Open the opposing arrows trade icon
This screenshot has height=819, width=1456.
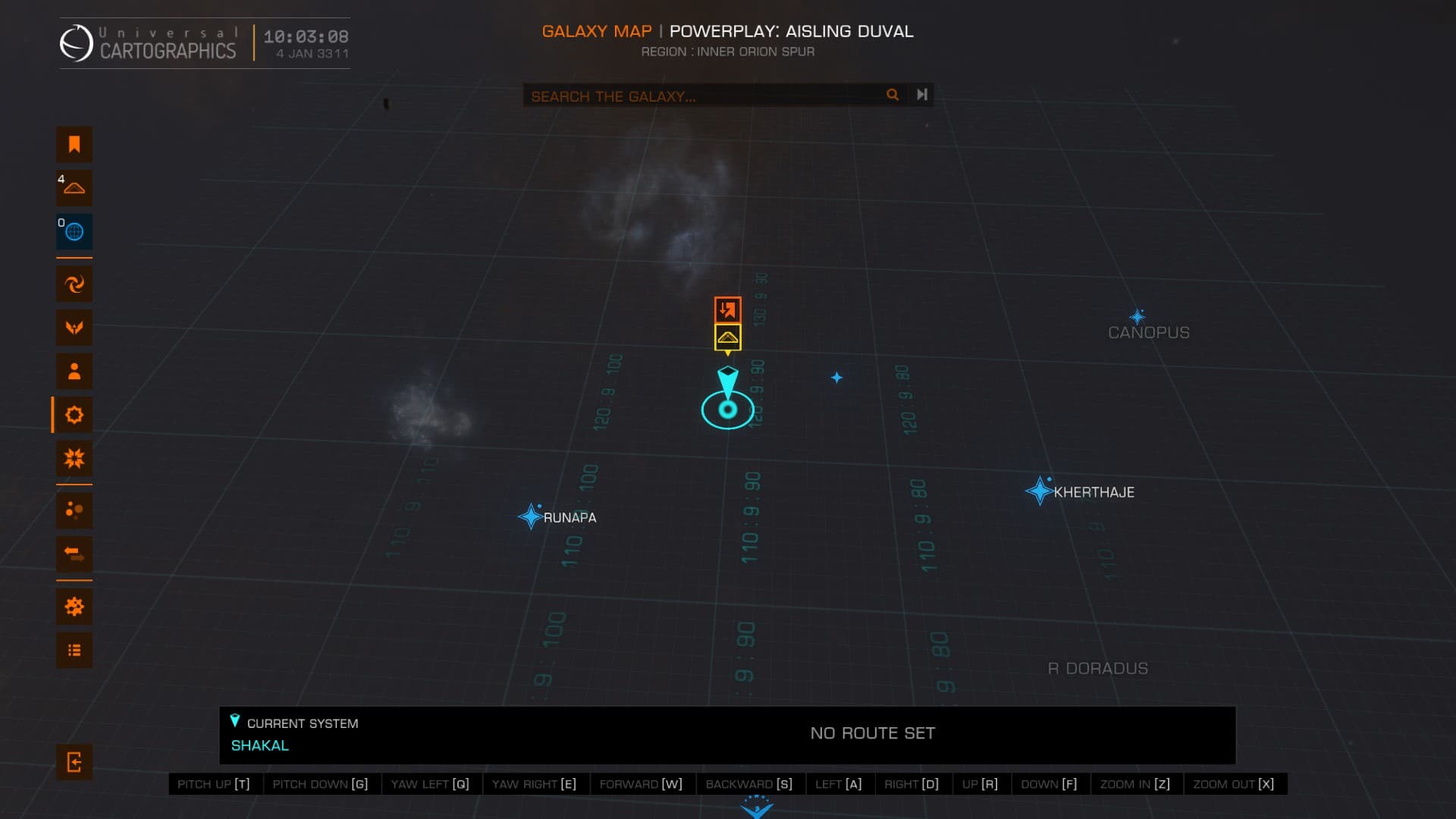point(74,554)
